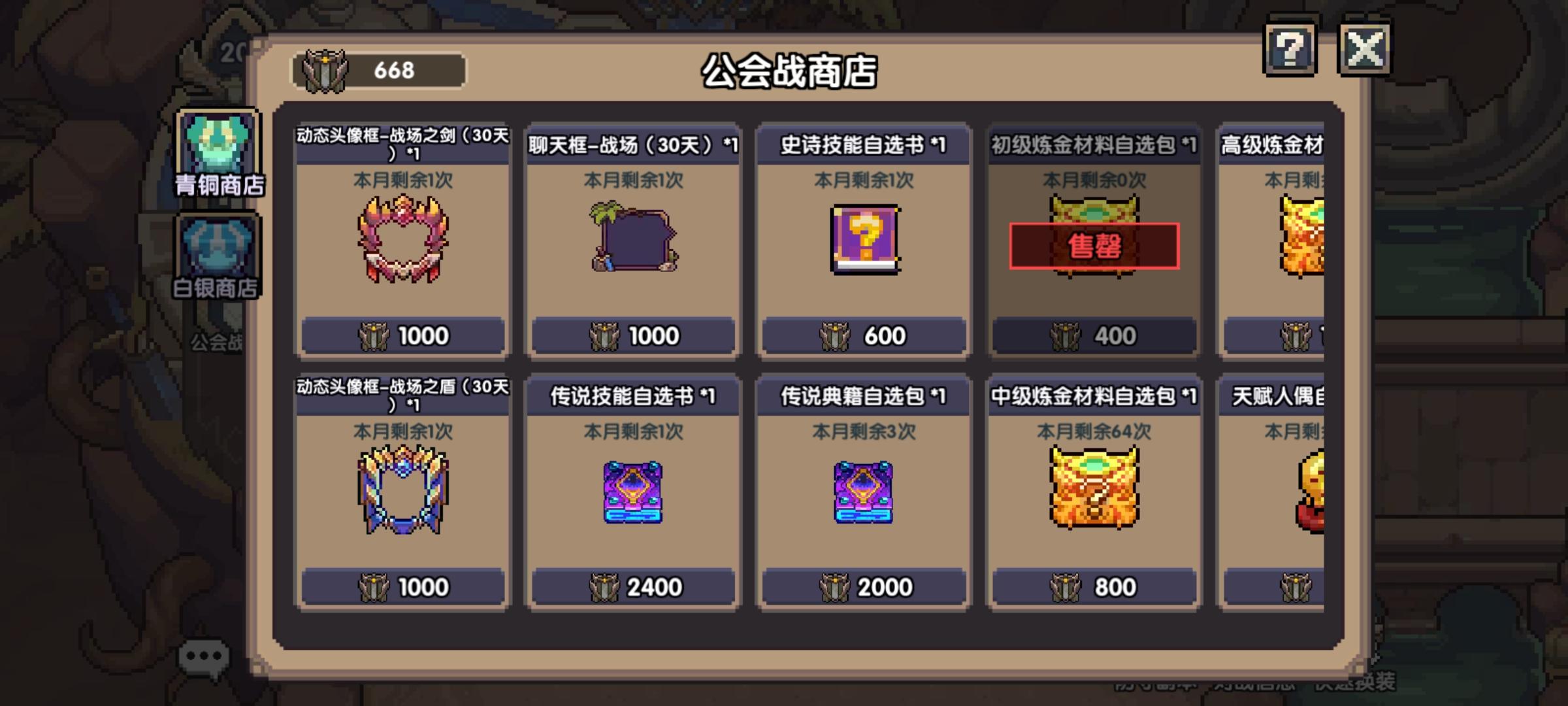Screen dimensions: 1568x706
Task: Click the 2400 price button for 传说技能自选书
Action: (x=631, y=587)
